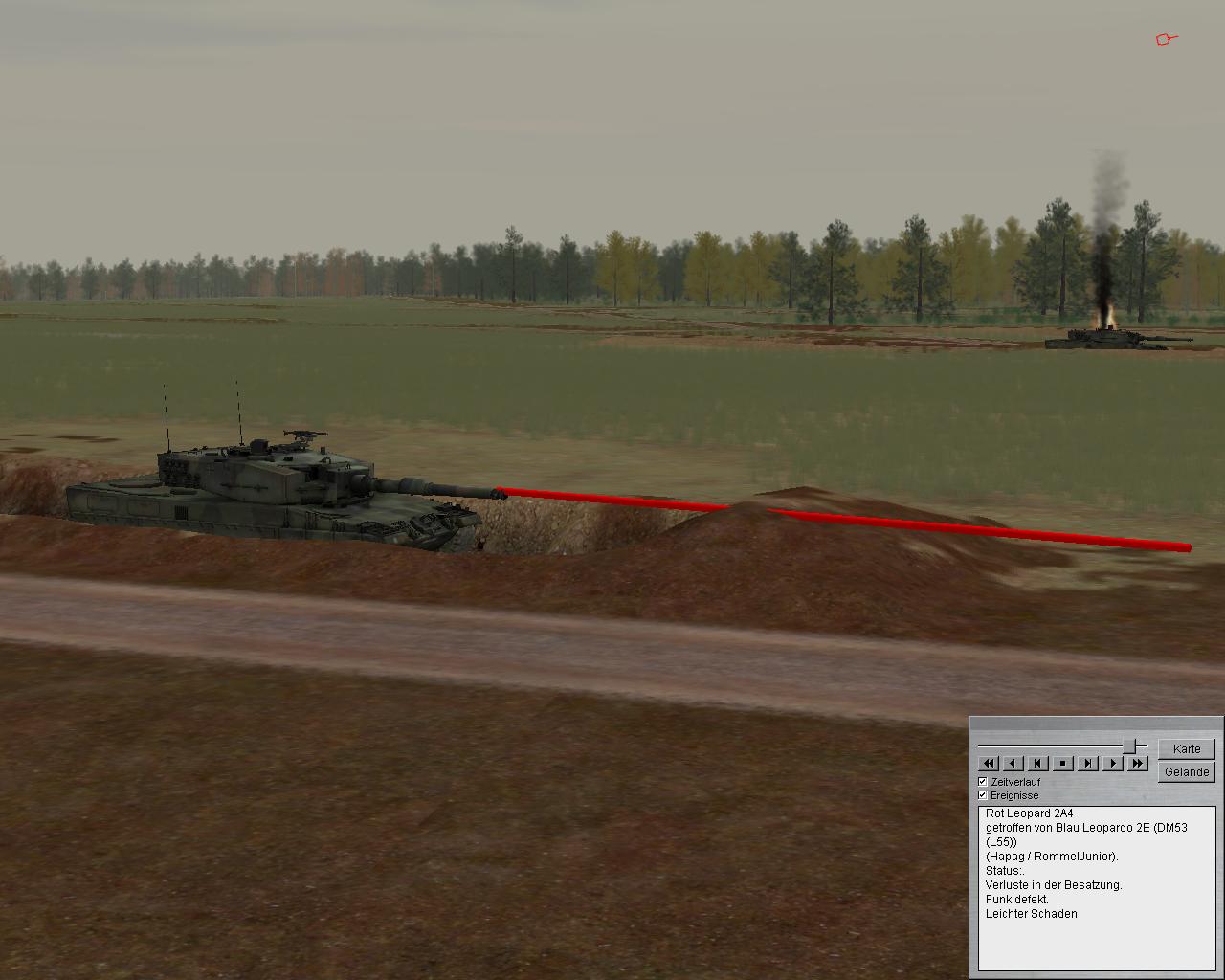
Task: Stop the replay playback
Action: point(1063,763)
